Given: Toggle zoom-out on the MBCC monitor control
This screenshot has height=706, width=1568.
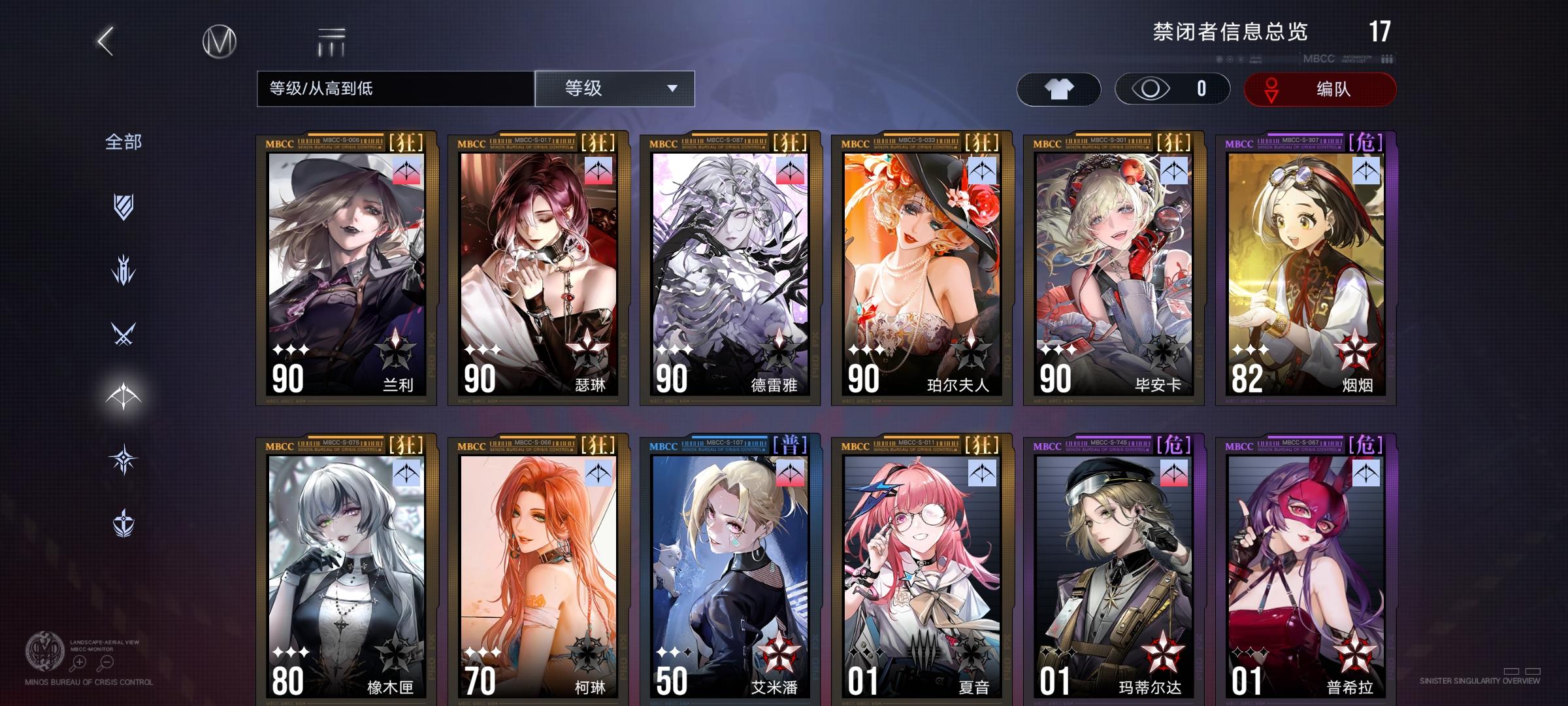Looking at the screenshot, I should click(x=106, y=662).
